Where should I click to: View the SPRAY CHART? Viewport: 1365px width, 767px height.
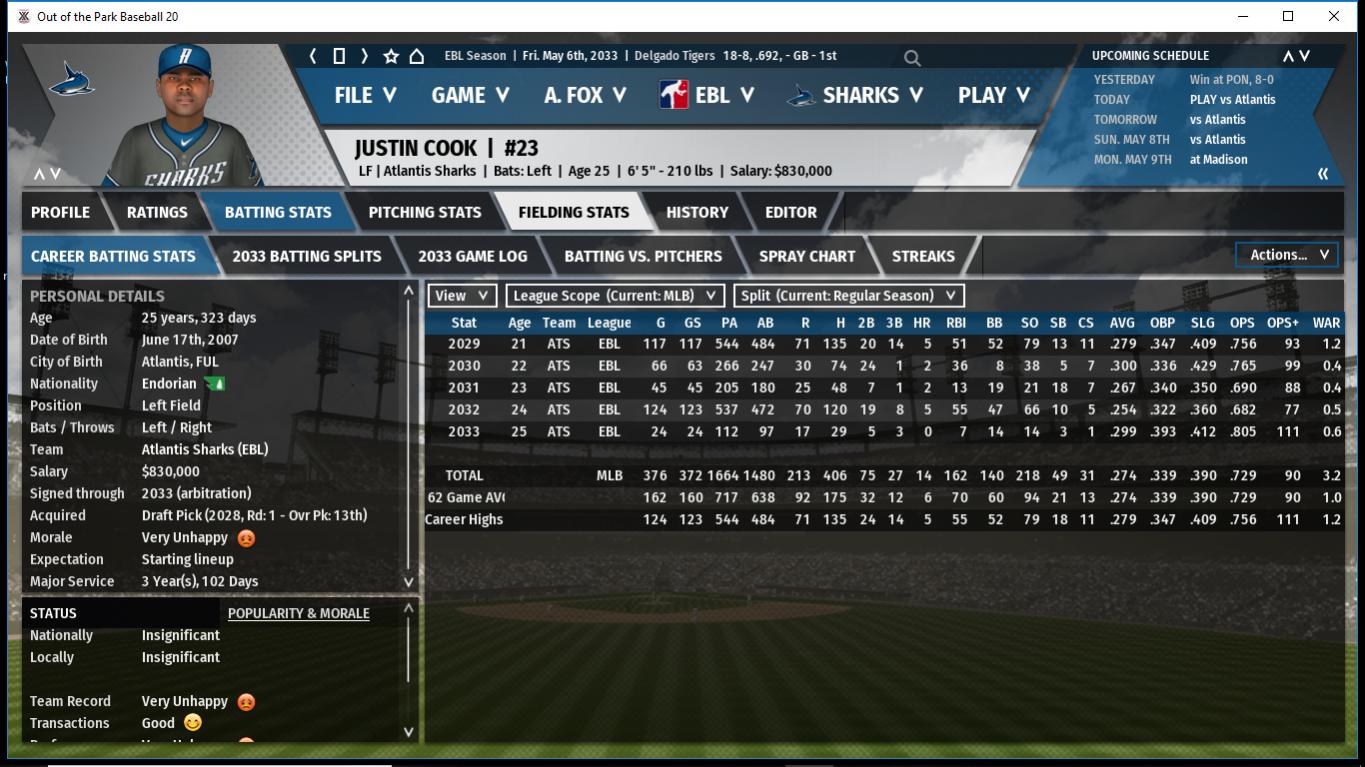(807, 256)
